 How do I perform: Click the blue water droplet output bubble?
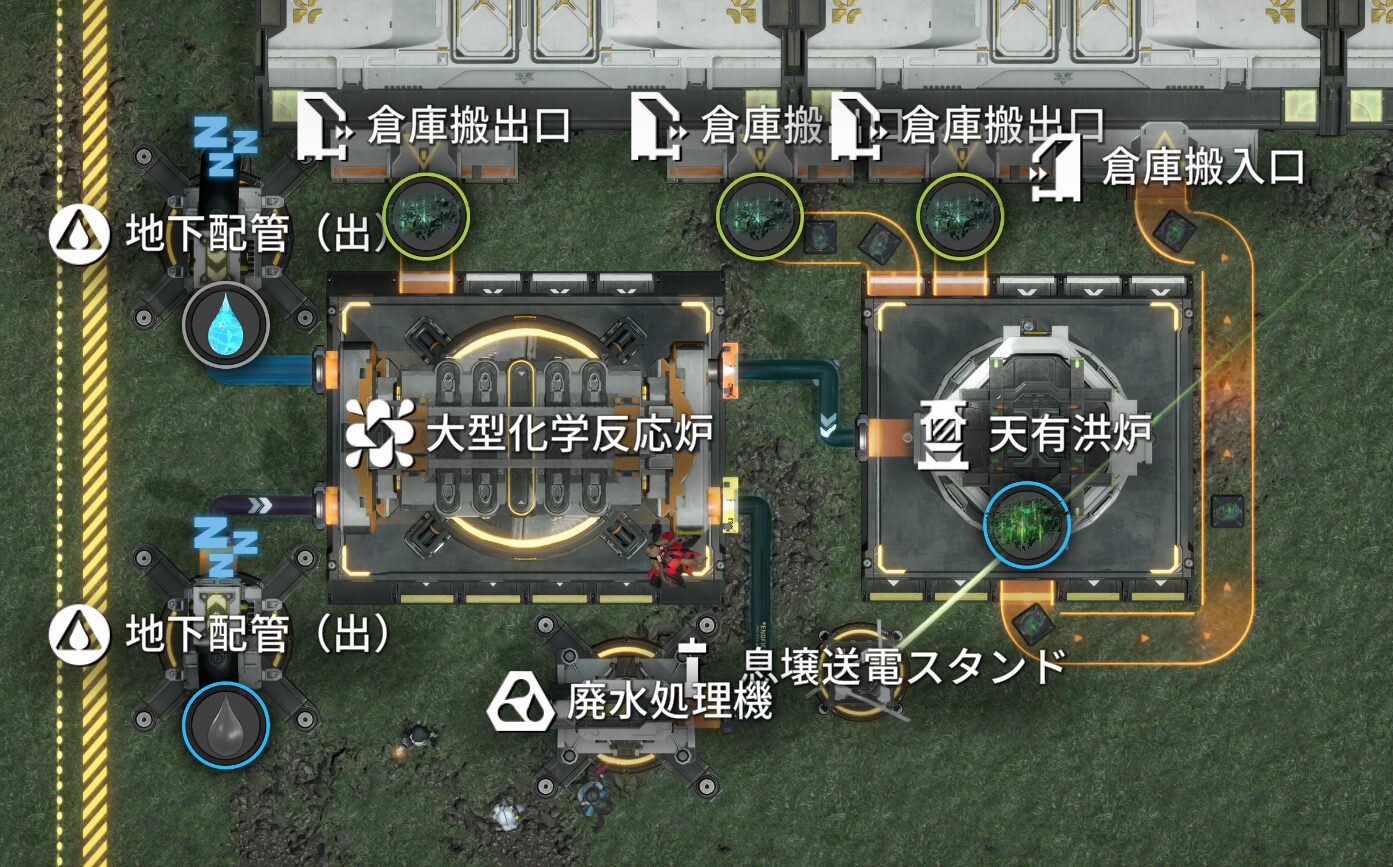(x=225, y=325)
